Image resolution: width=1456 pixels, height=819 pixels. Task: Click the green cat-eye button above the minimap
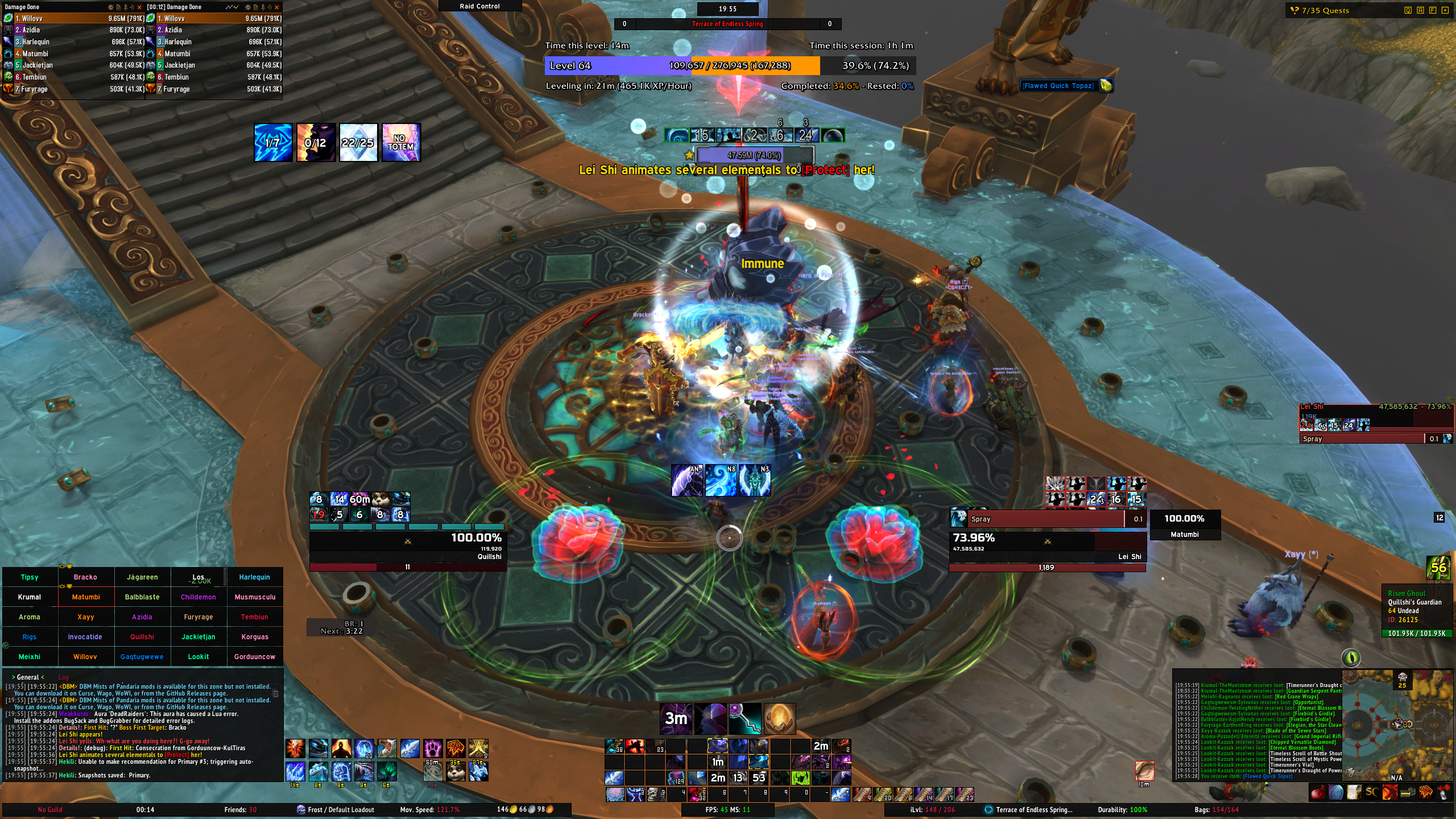[1351, 658]
